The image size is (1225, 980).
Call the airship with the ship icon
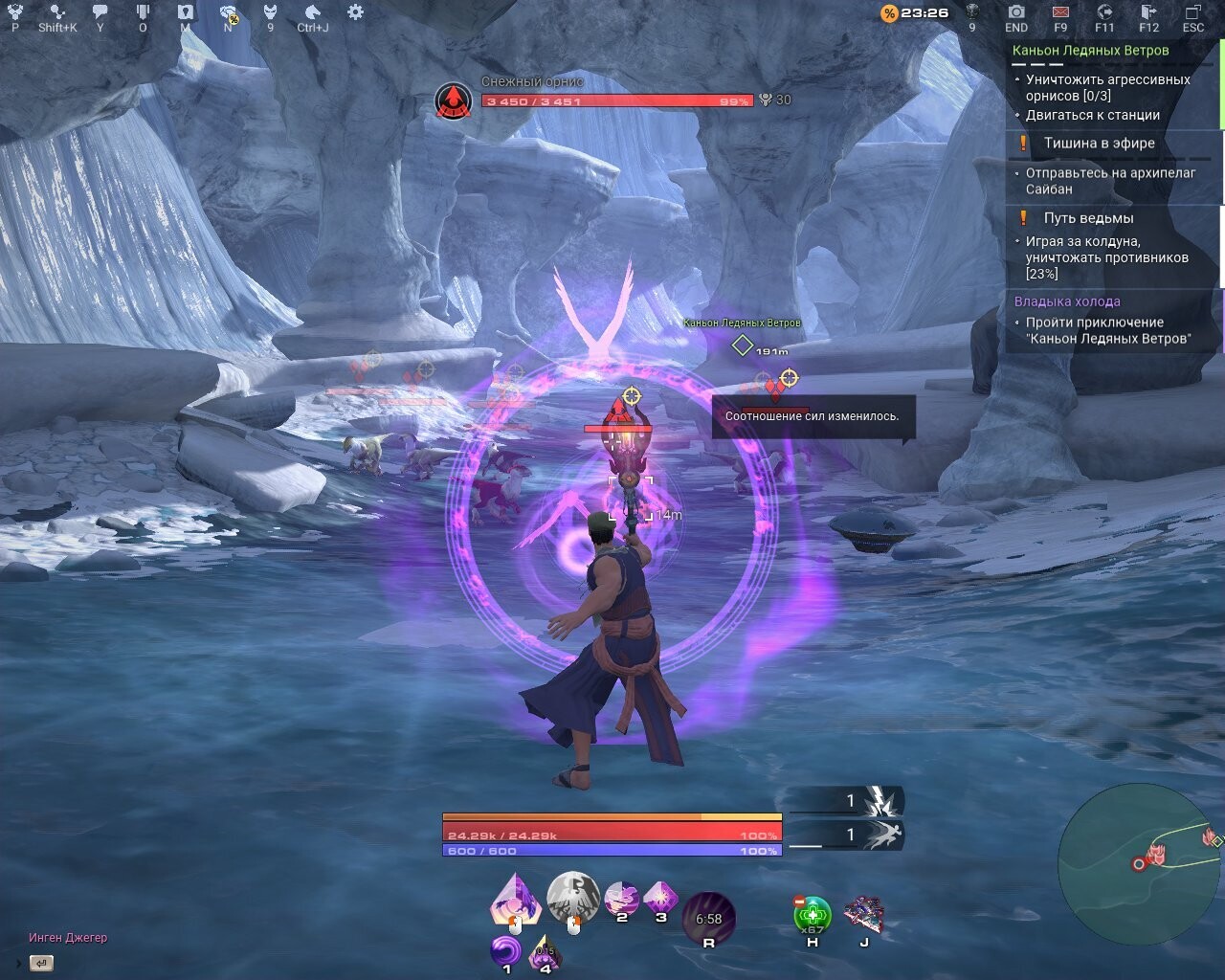864,915
